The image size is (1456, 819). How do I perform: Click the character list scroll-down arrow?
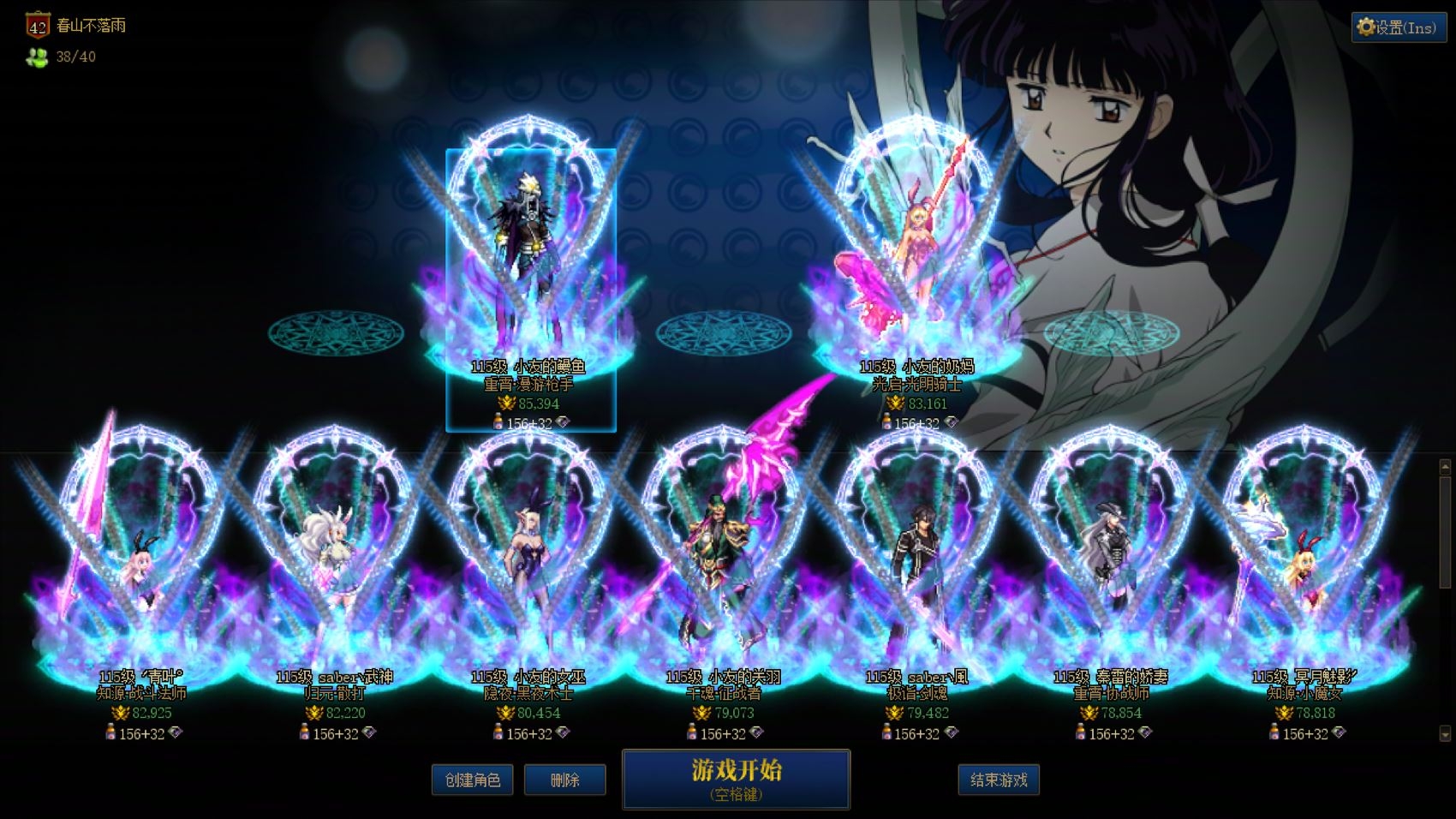point(1445,734)
